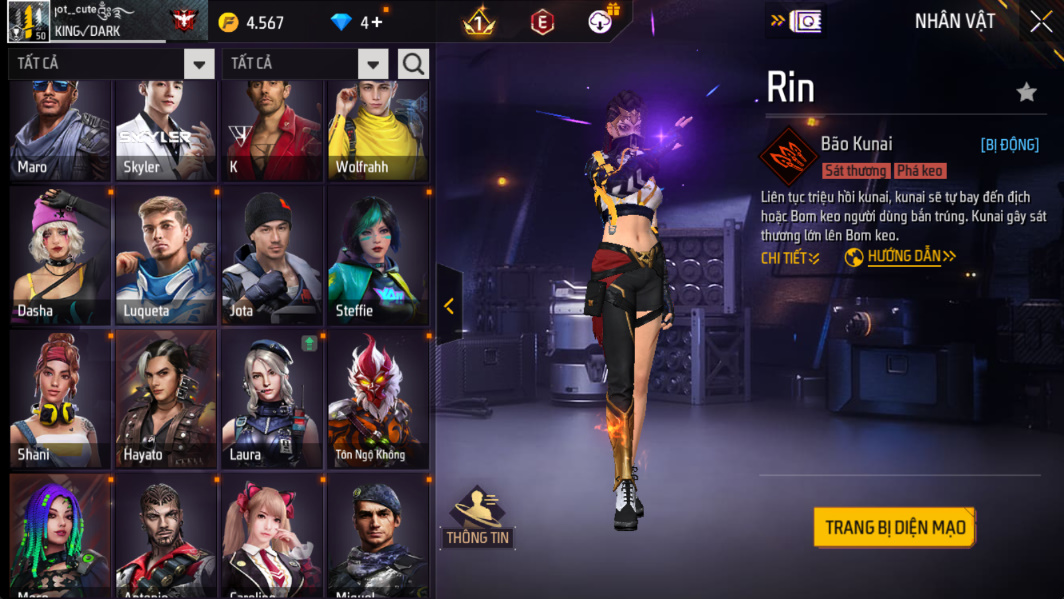Show skill details with CHI TIẾT
The width and height of the screenshot is (1064, 599).
pyautogui.click(x=790, y=258)
